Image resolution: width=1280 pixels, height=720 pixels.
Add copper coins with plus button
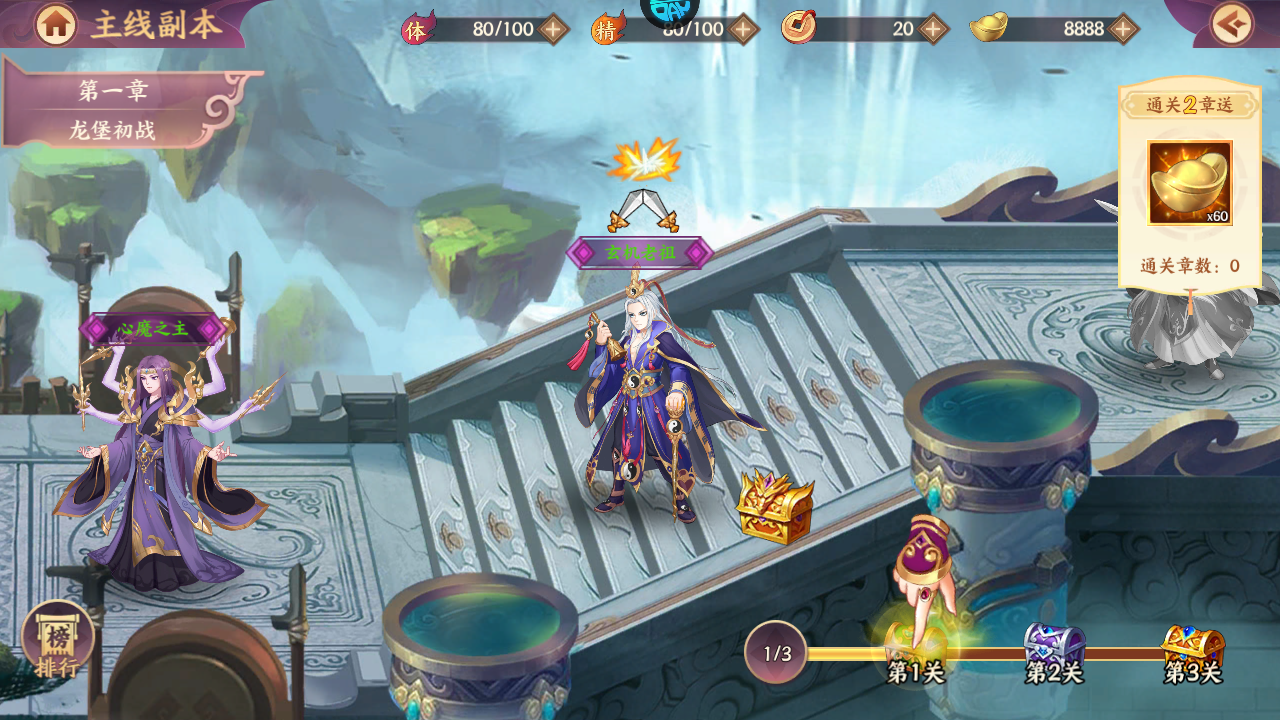[x=933, y=29]
